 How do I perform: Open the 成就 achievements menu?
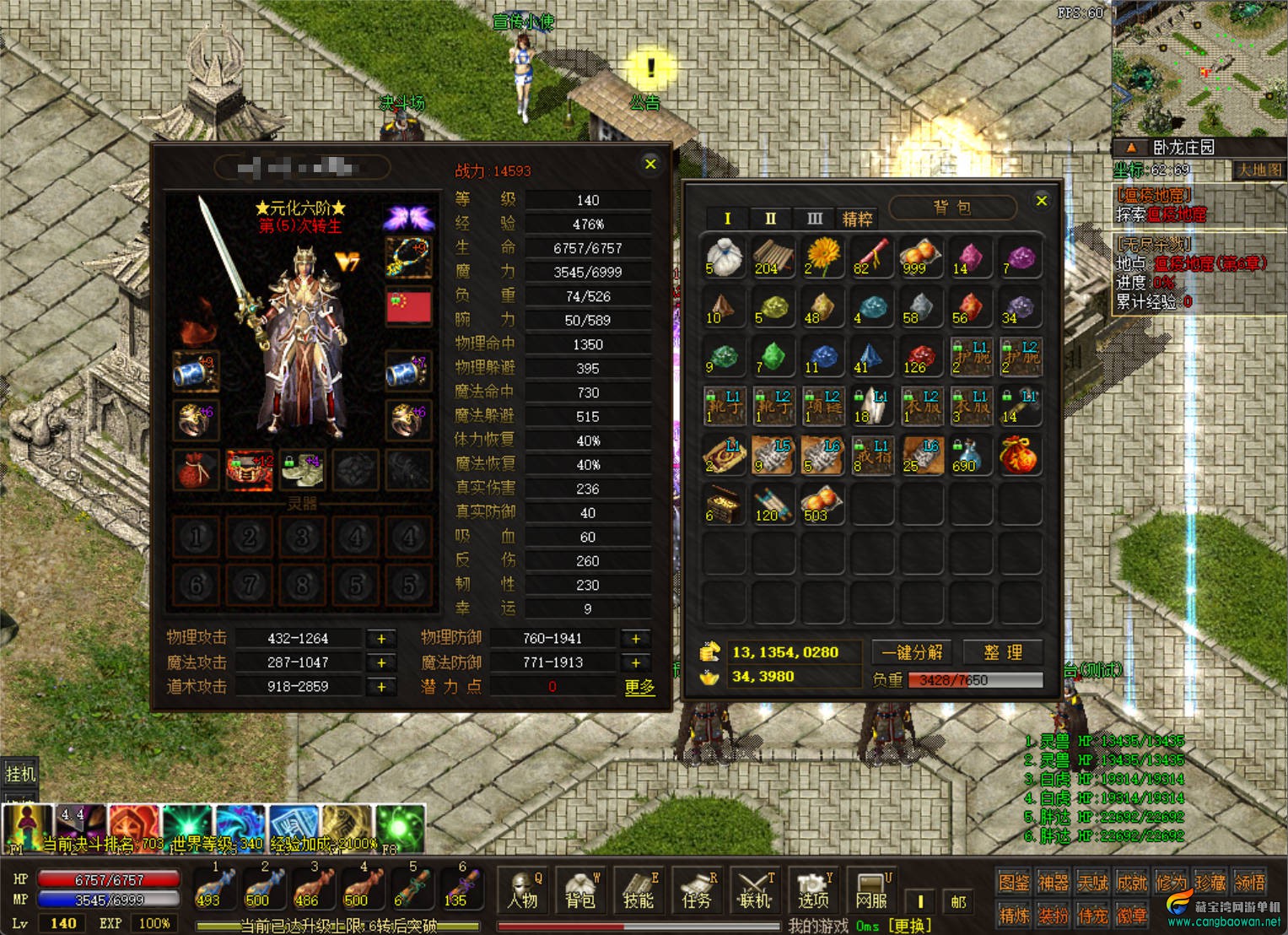[x=1132, y=883]
